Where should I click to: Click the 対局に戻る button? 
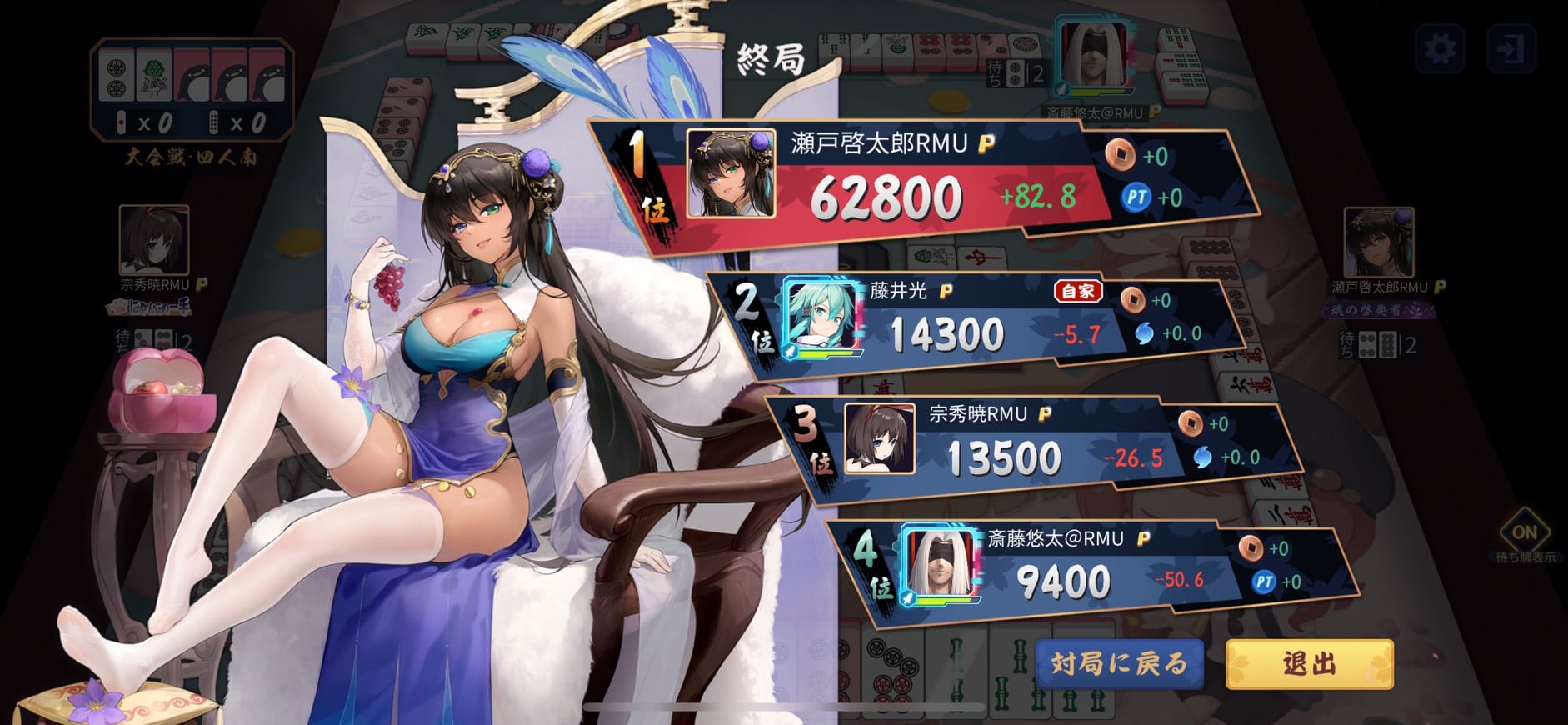(x=1119, y=663)
